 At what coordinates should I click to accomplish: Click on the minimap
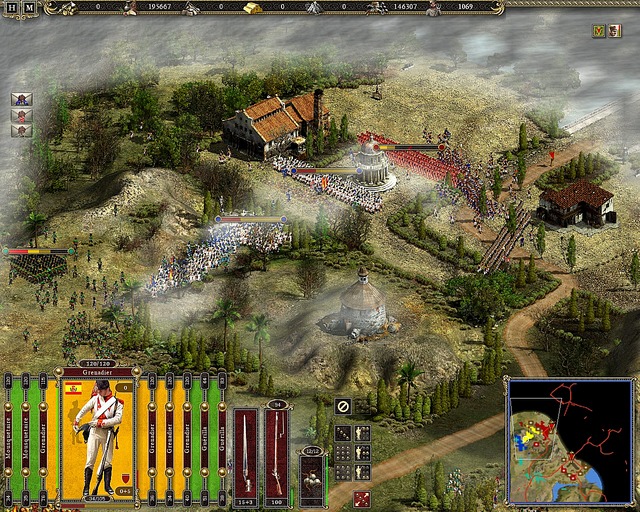pyautogui.click(x=568, y=439)
